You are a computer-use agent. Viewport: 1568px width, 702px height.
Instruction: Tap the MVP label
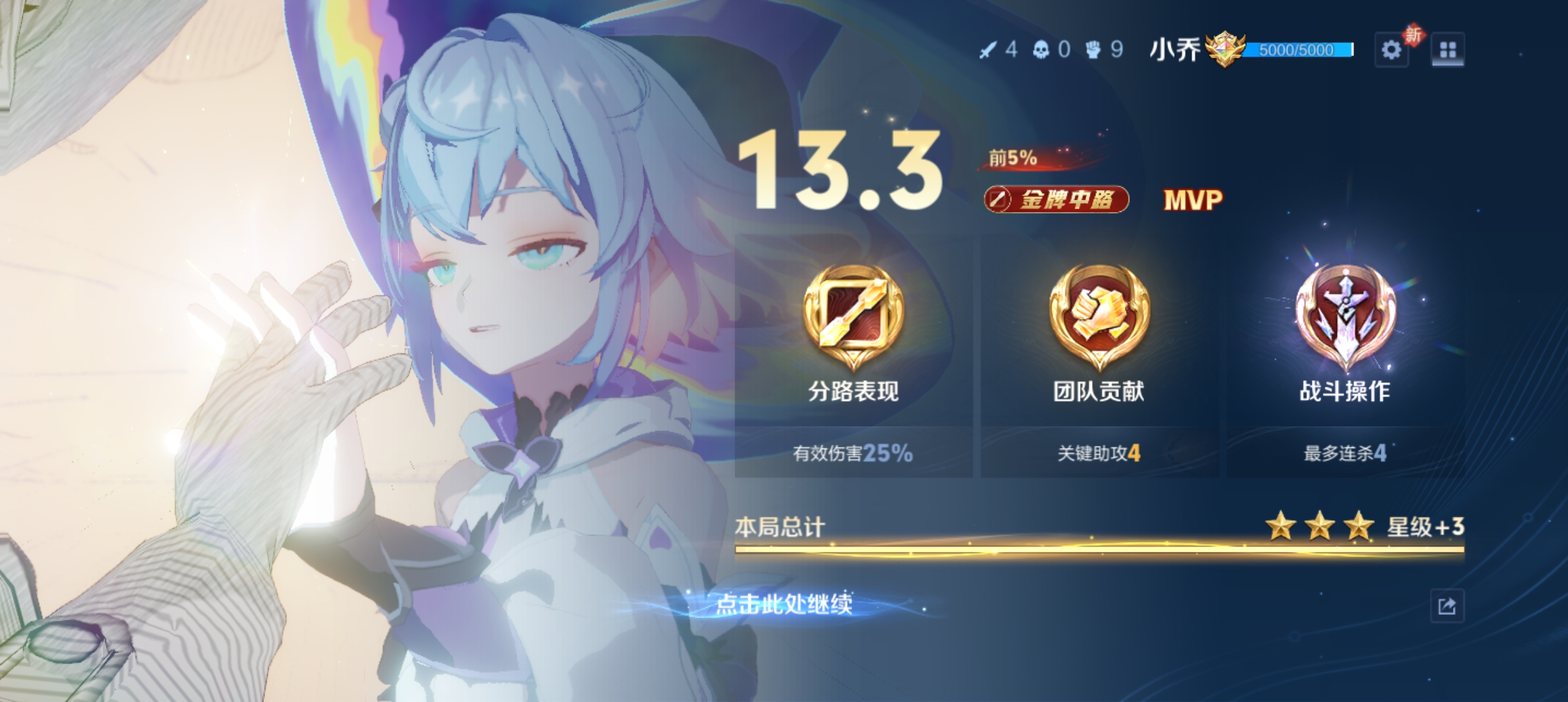coord(1193,200)
